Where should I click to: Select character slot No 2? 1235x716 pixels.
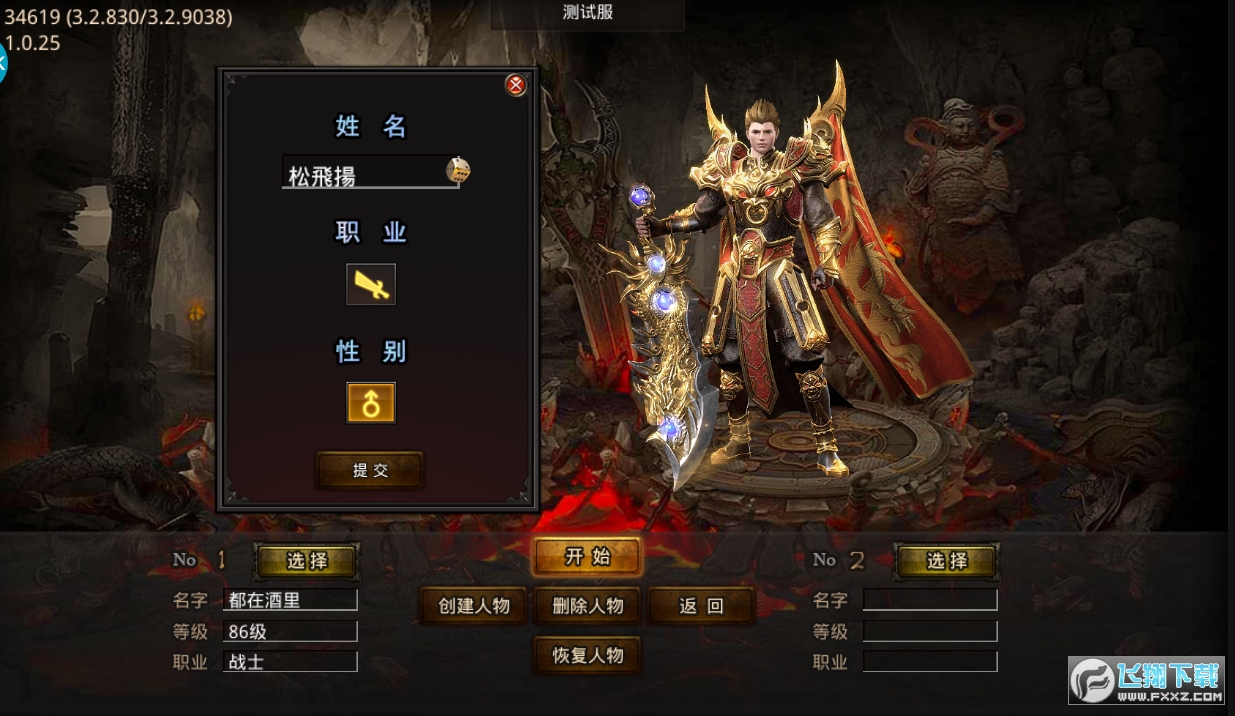click(x=946, y=561)
